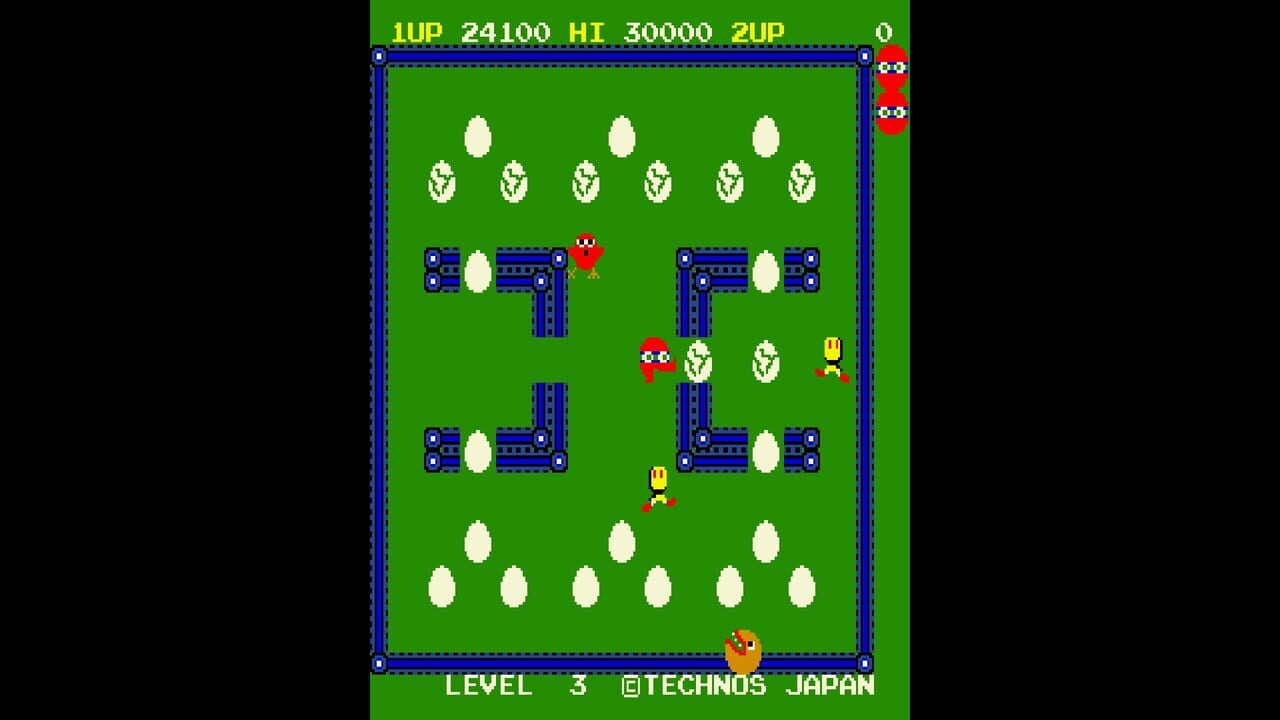Select the 1UP label in the score bar

click(417, 31)
